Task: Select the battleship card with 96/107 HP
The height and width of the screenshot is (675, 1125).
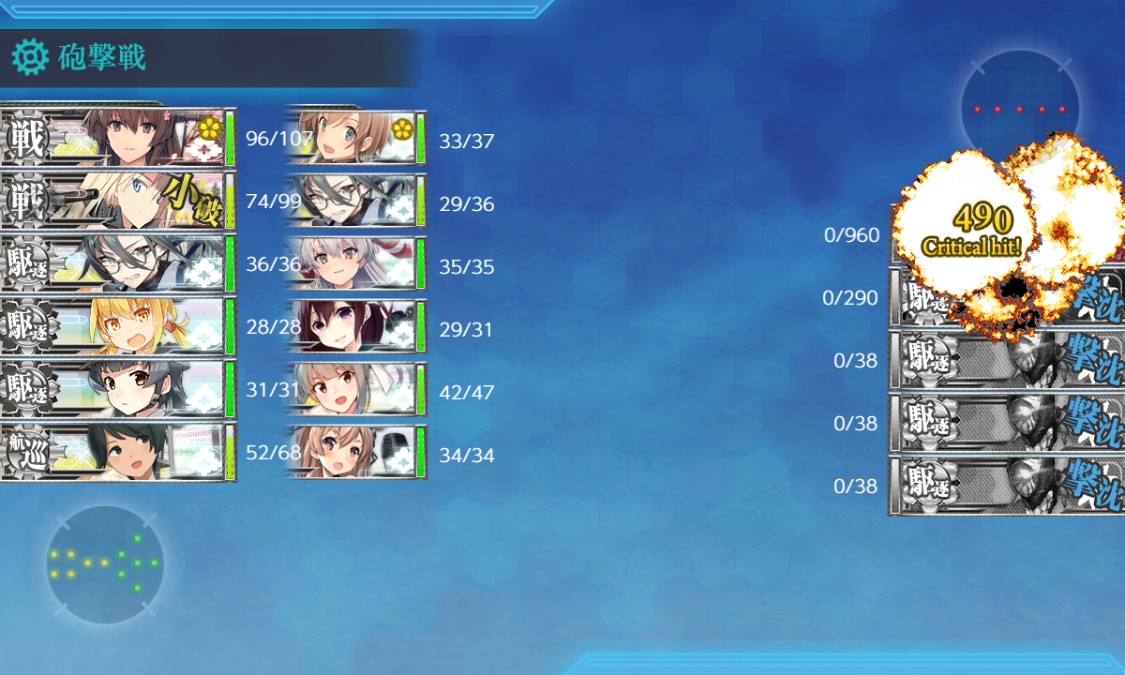Action: coord(118,137)
